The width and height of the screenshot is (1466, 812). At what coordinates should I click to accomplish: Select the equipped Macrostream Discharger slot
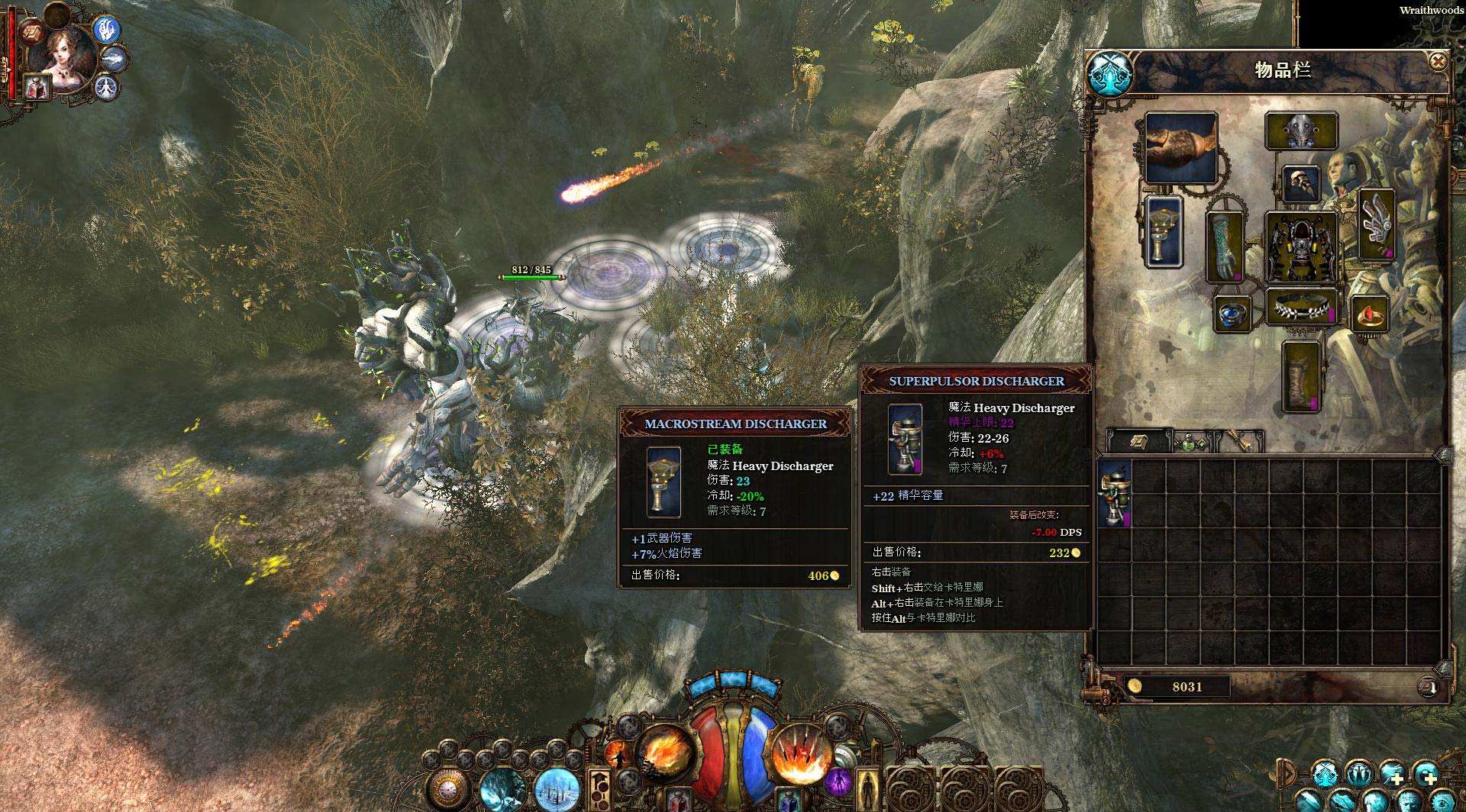(x=1164, y=232)
